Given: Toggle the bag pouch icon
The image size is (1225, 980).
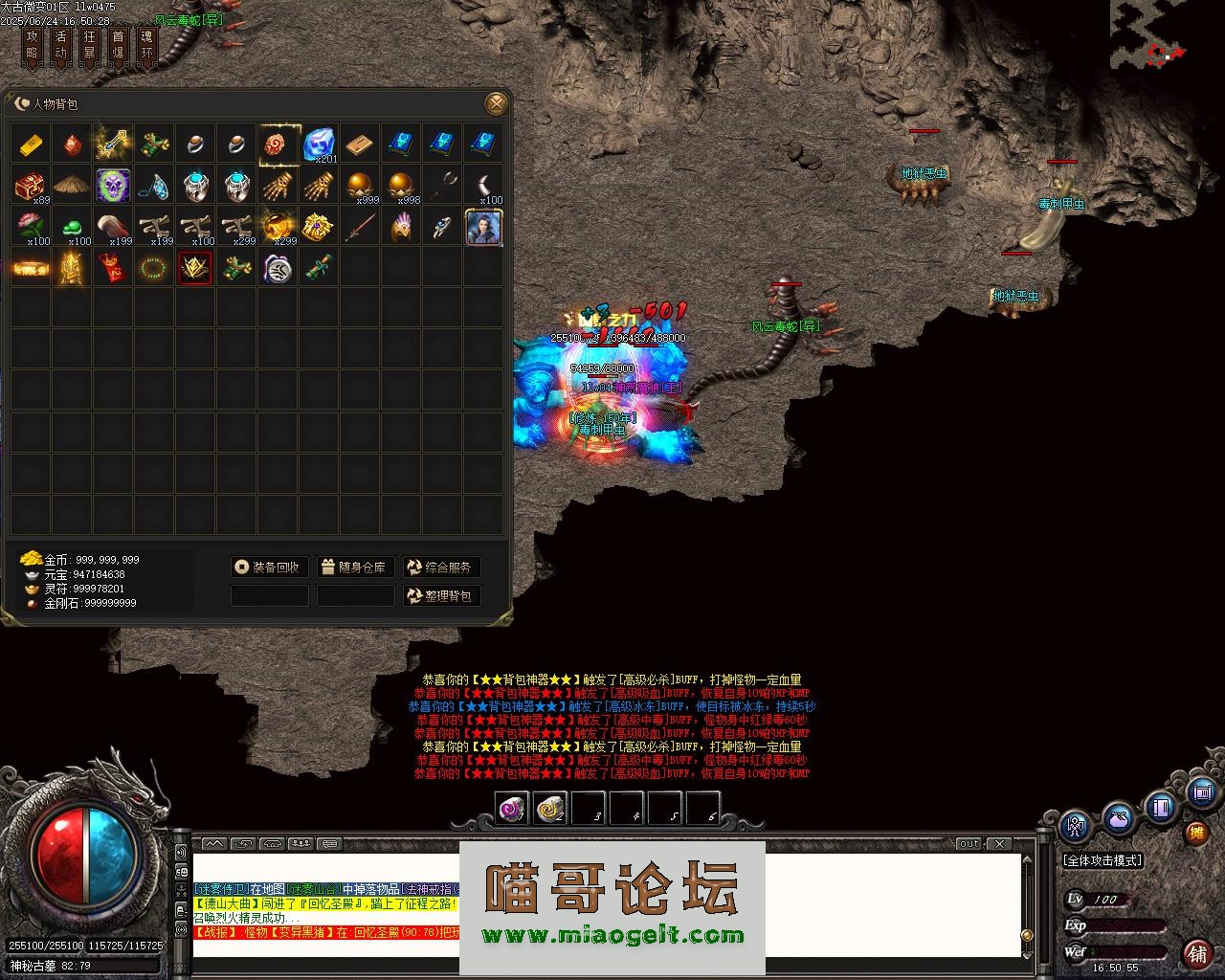Looking at the screenshot, I should (x=1118, y=819).
